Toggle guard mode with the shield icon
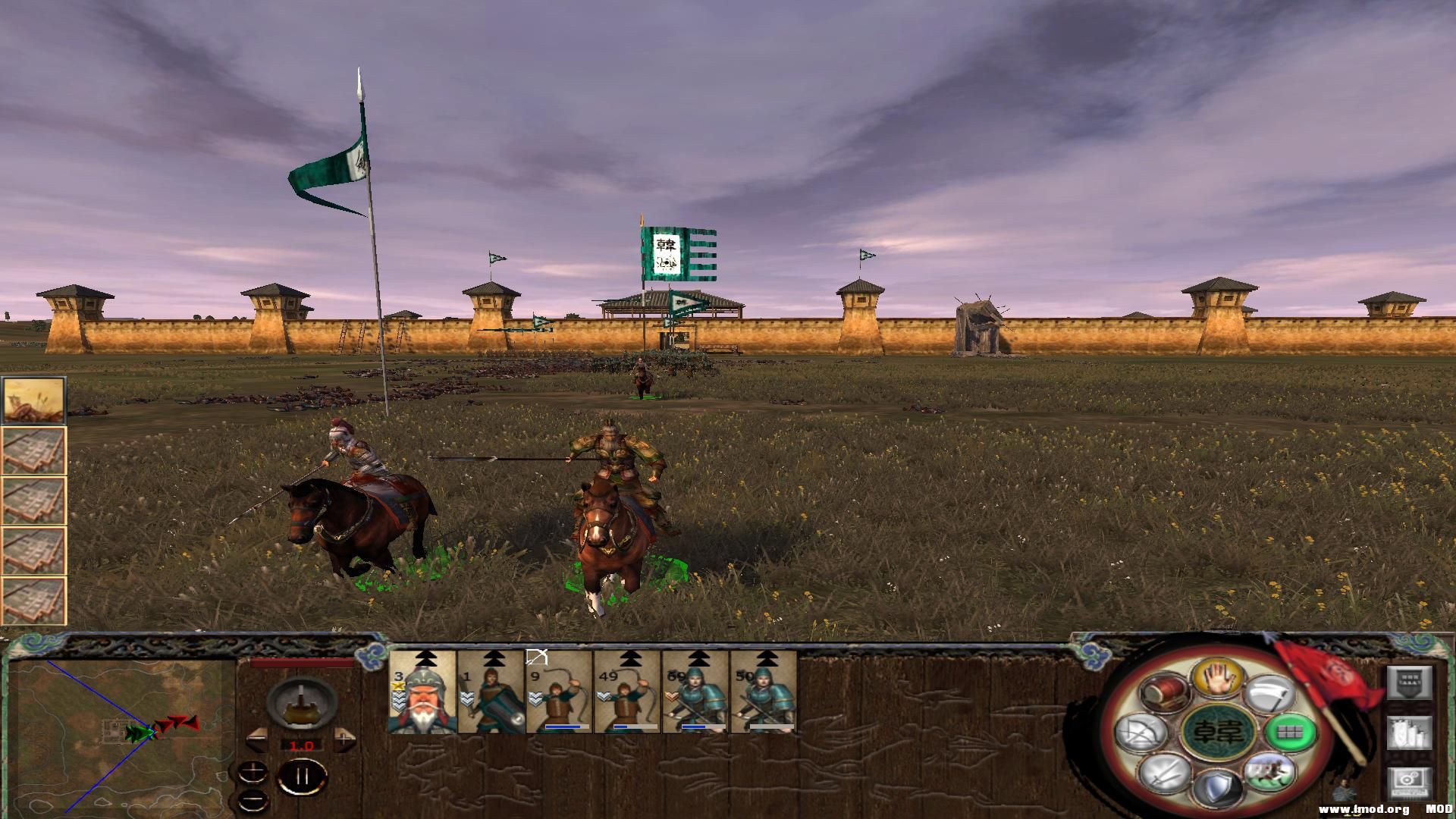This screenshot has width=1456, height=819. coord(1219,786)
